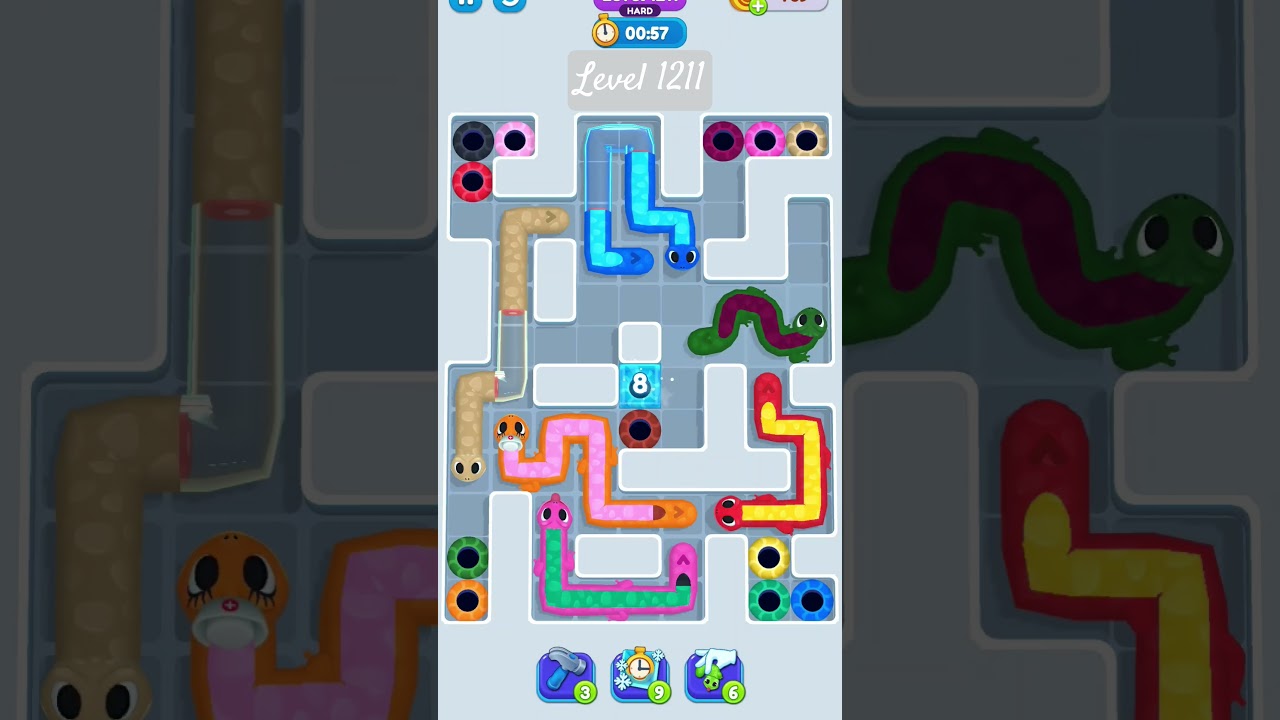Screen dimensions: 1280x720
Task: Tap the tan snake's head on the left
Action: [467, 468]
